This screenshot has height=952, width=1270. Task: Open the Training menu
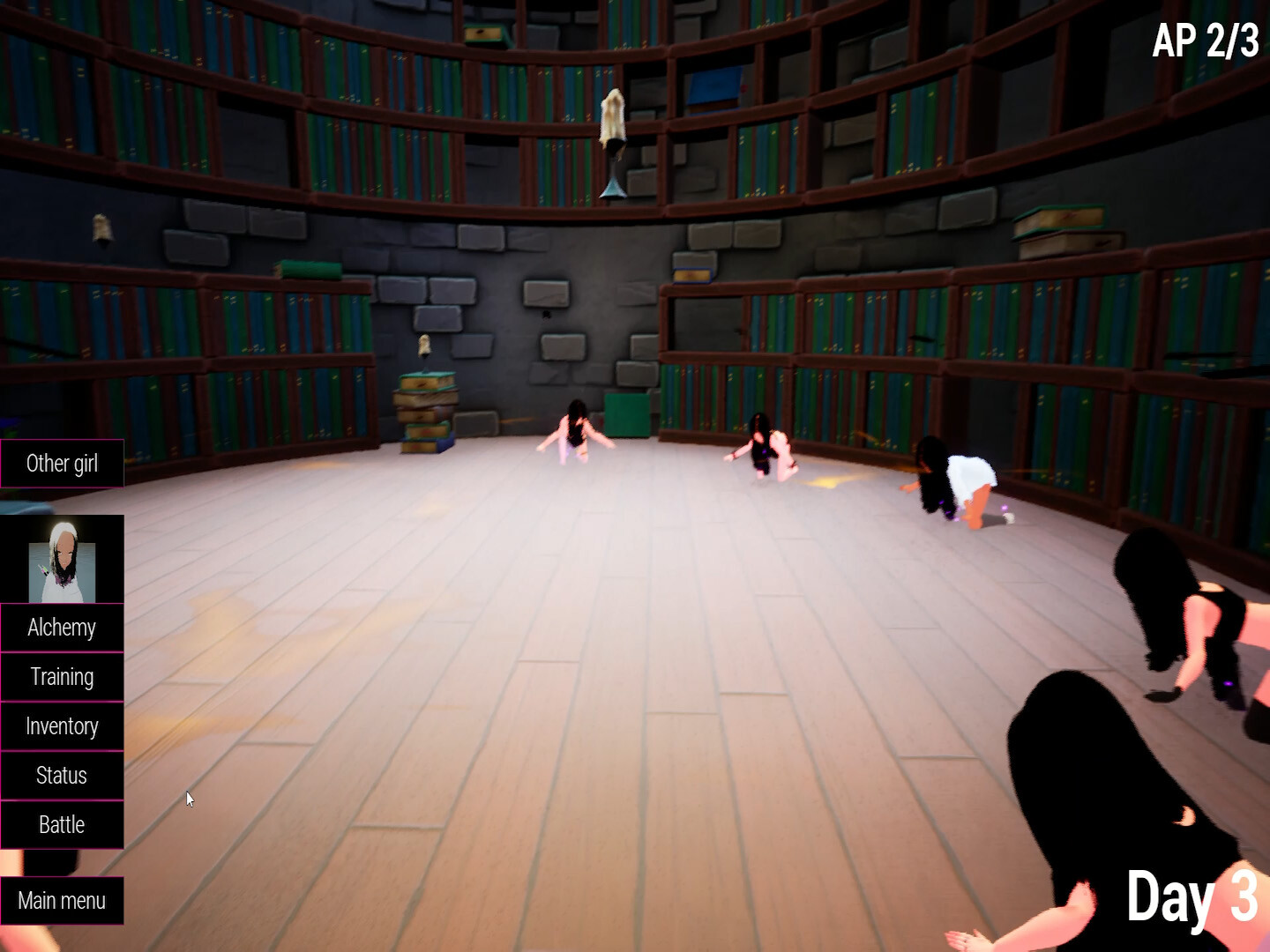(x=62, y=677)
